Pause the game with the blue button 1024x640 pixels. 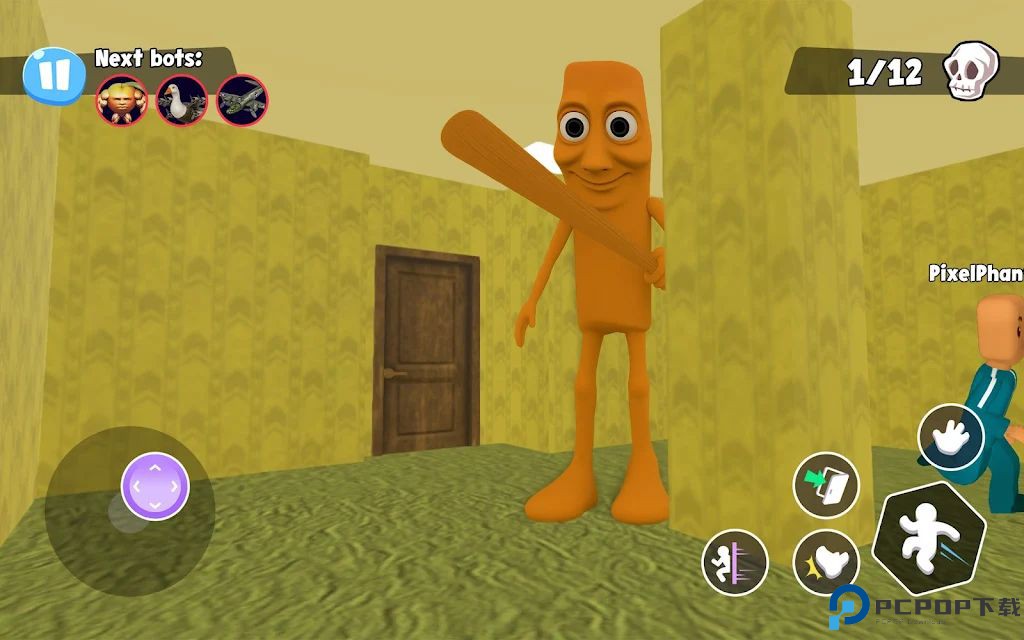(x=56, y=75)
